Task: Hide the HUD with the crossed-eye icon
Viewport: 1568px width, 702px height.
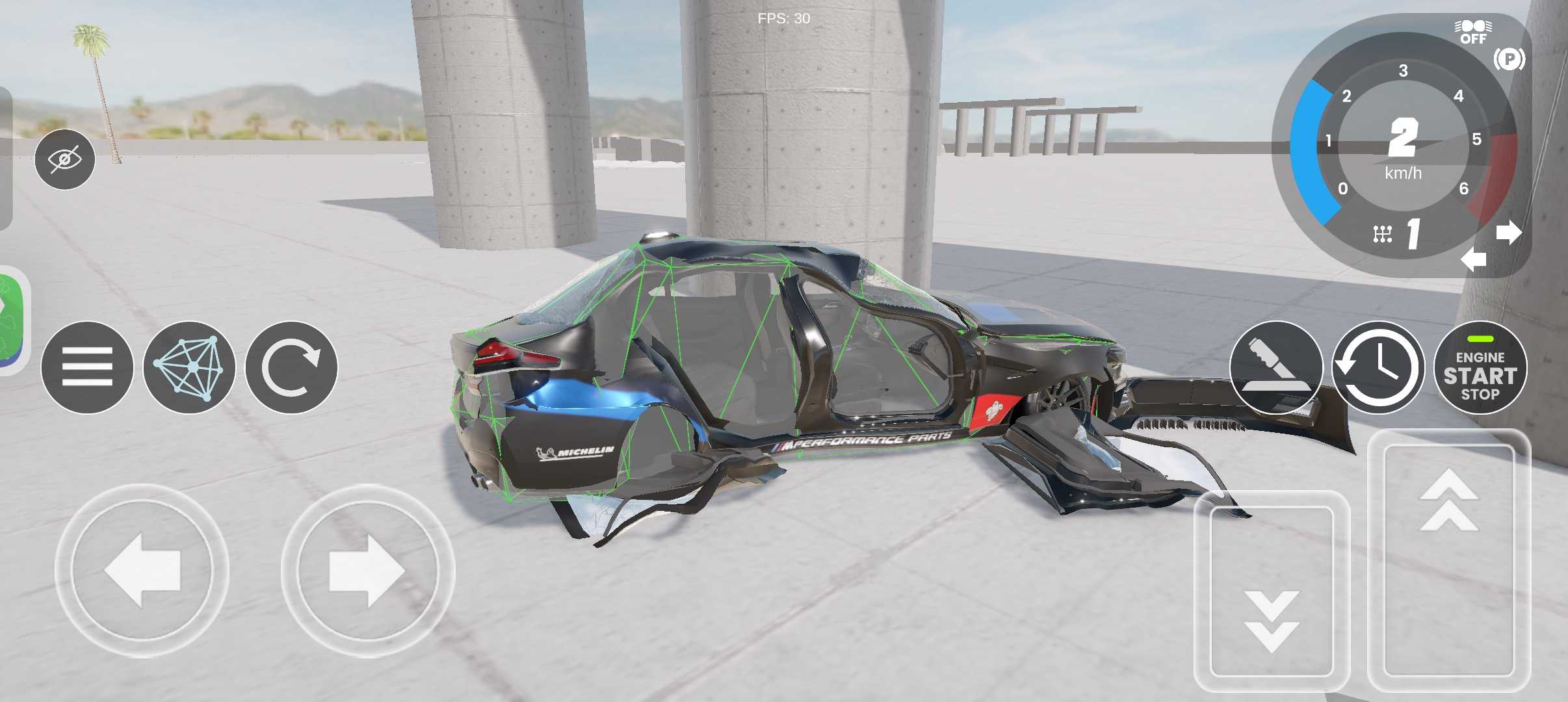Action: tap(65, 159)
